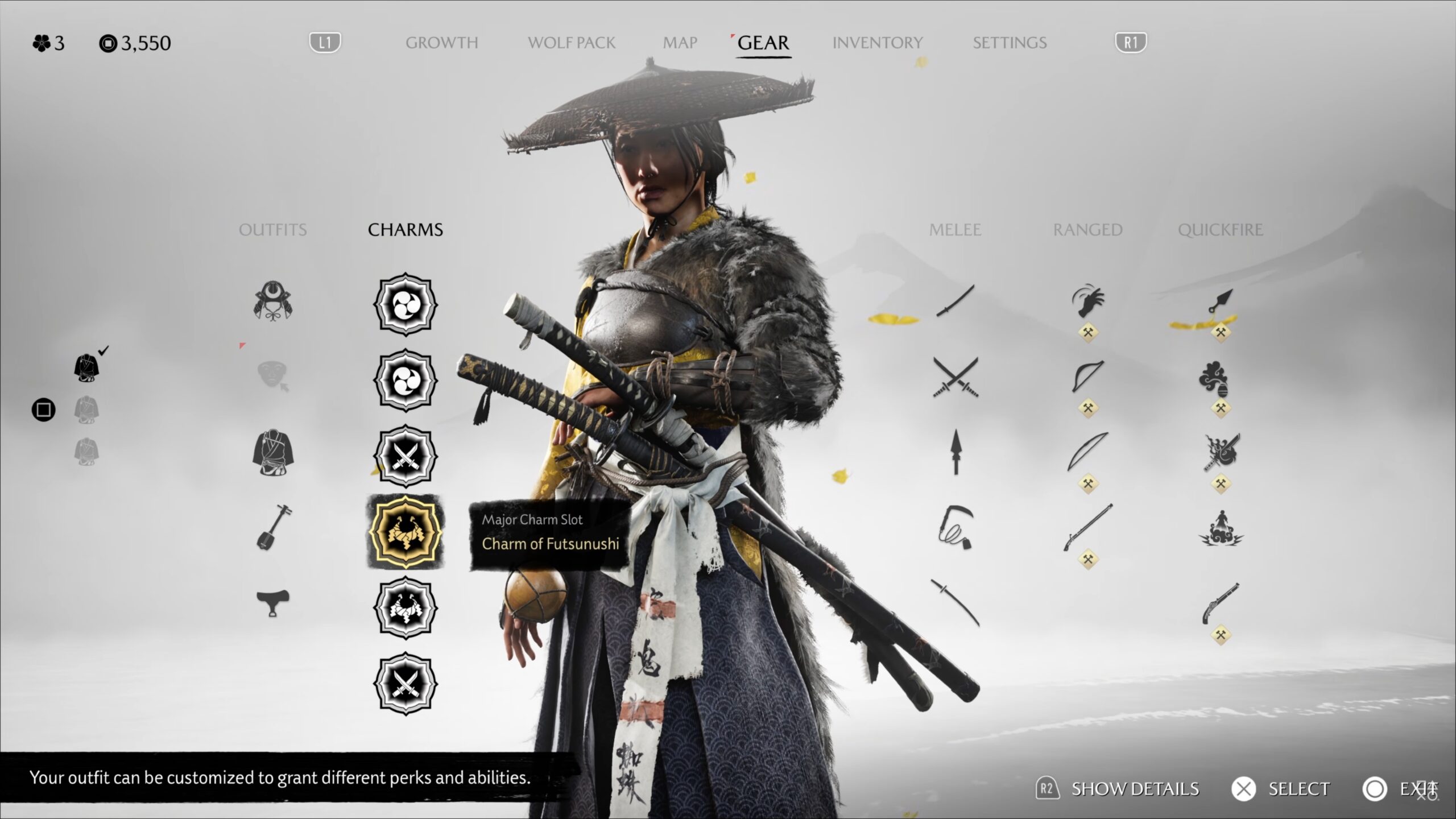Click the equipped outfit thumbnail with checkmark
This screenshot has height=819, width=1456.
(86, 367)
